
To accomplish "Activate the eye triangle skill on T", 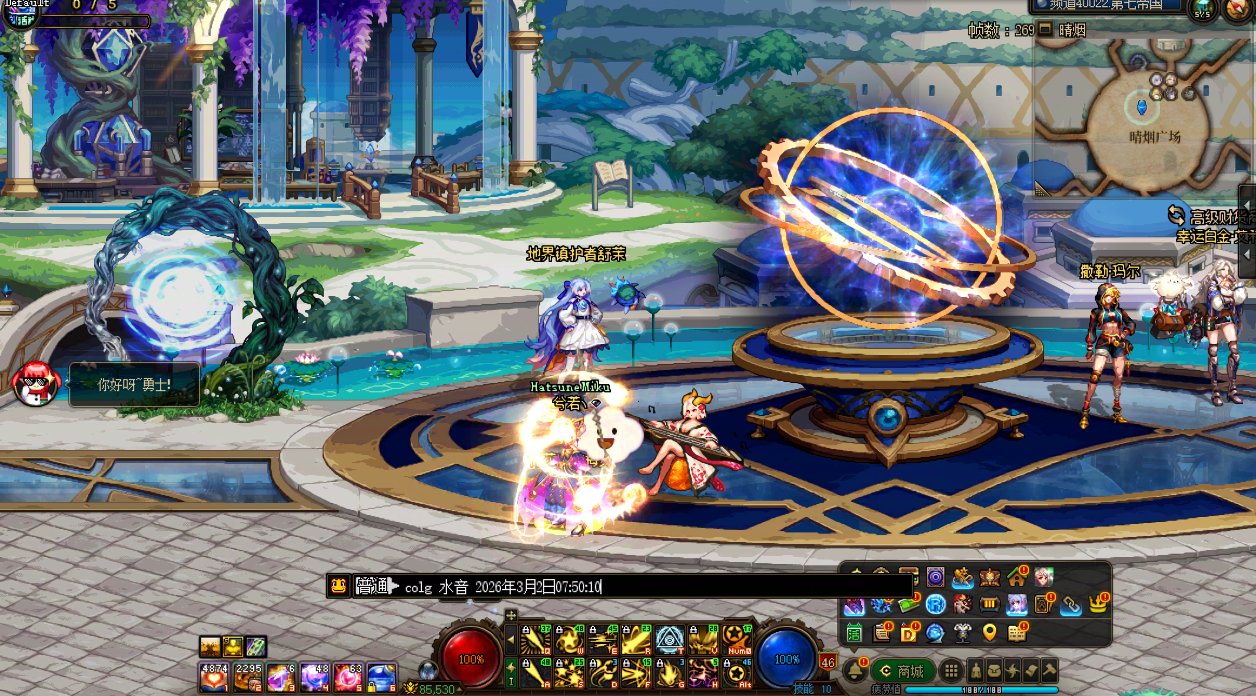I will tap(669, 639).
